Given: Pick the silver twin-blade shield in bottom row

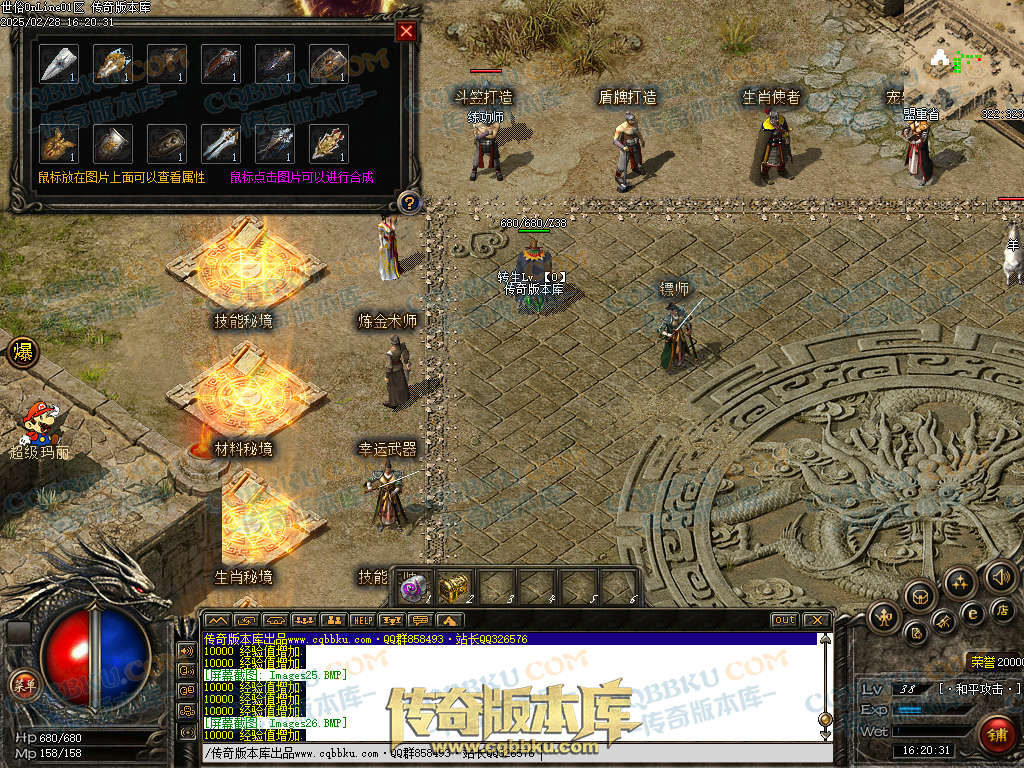Looking at the screenshot, I should pyautogui.click(x=221, y=143).
